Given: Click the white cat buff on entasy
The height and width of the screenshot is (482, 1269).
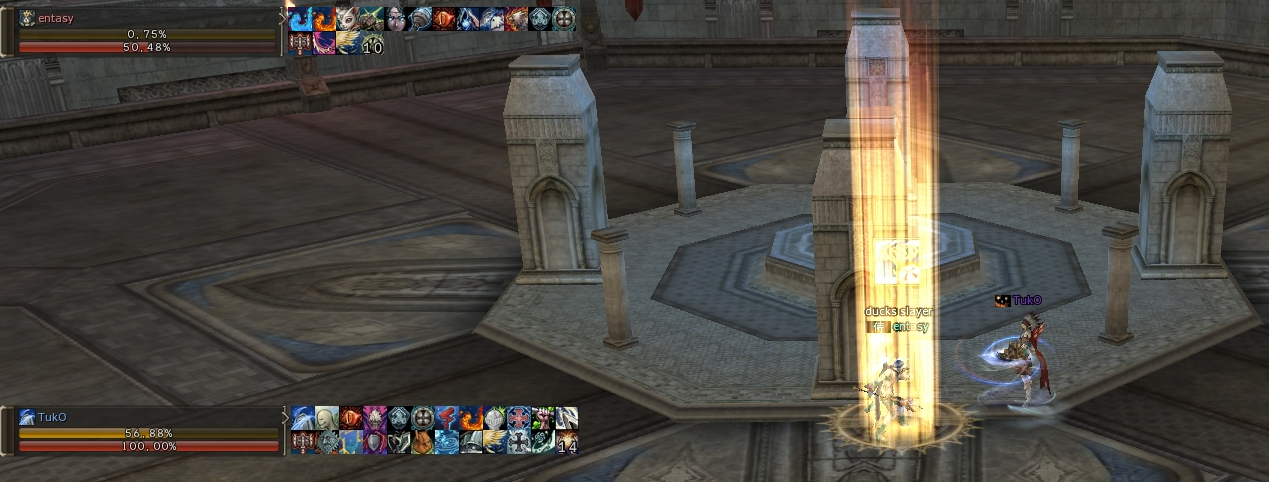Looking at the screenshot, I should point(348,19).
